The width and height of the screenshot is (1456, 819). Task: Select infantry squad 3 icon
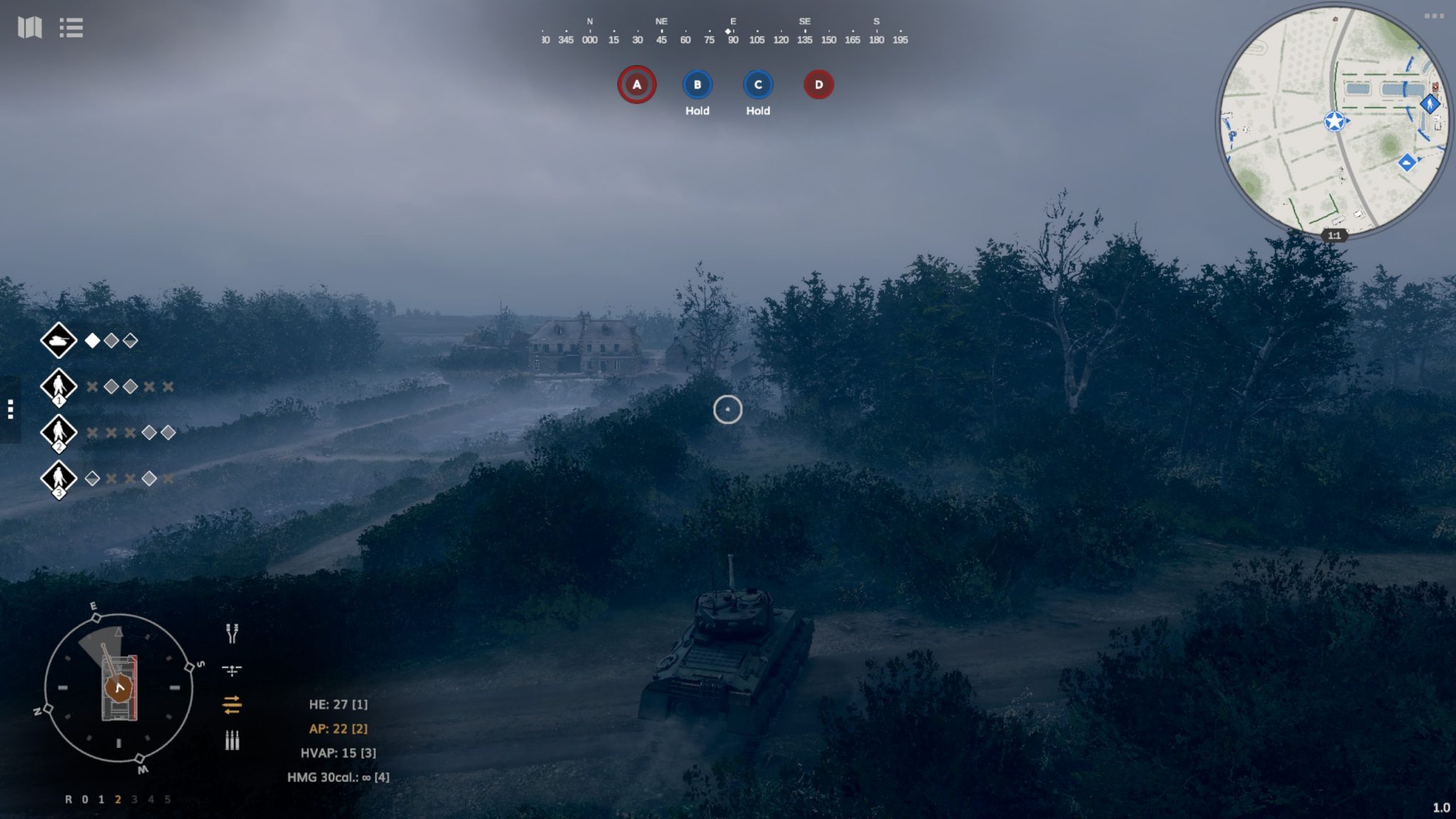point(58,478)
